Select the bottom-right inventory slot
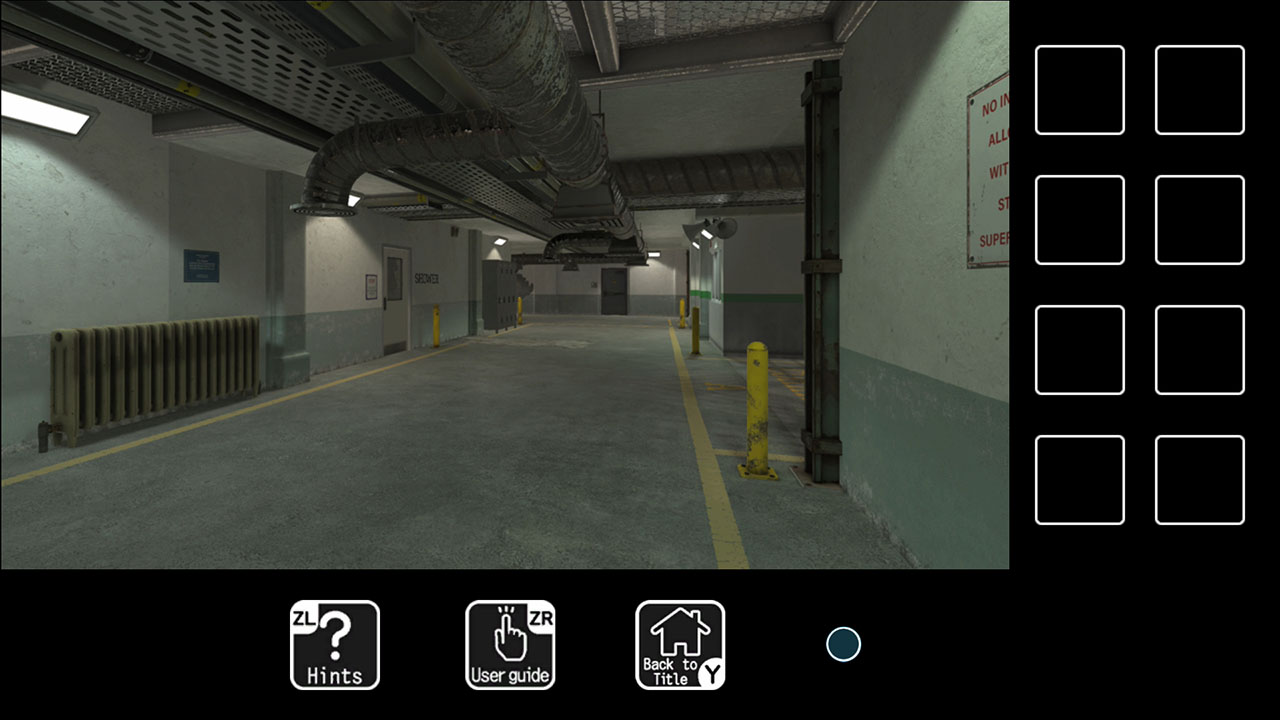 point(1199,479)
